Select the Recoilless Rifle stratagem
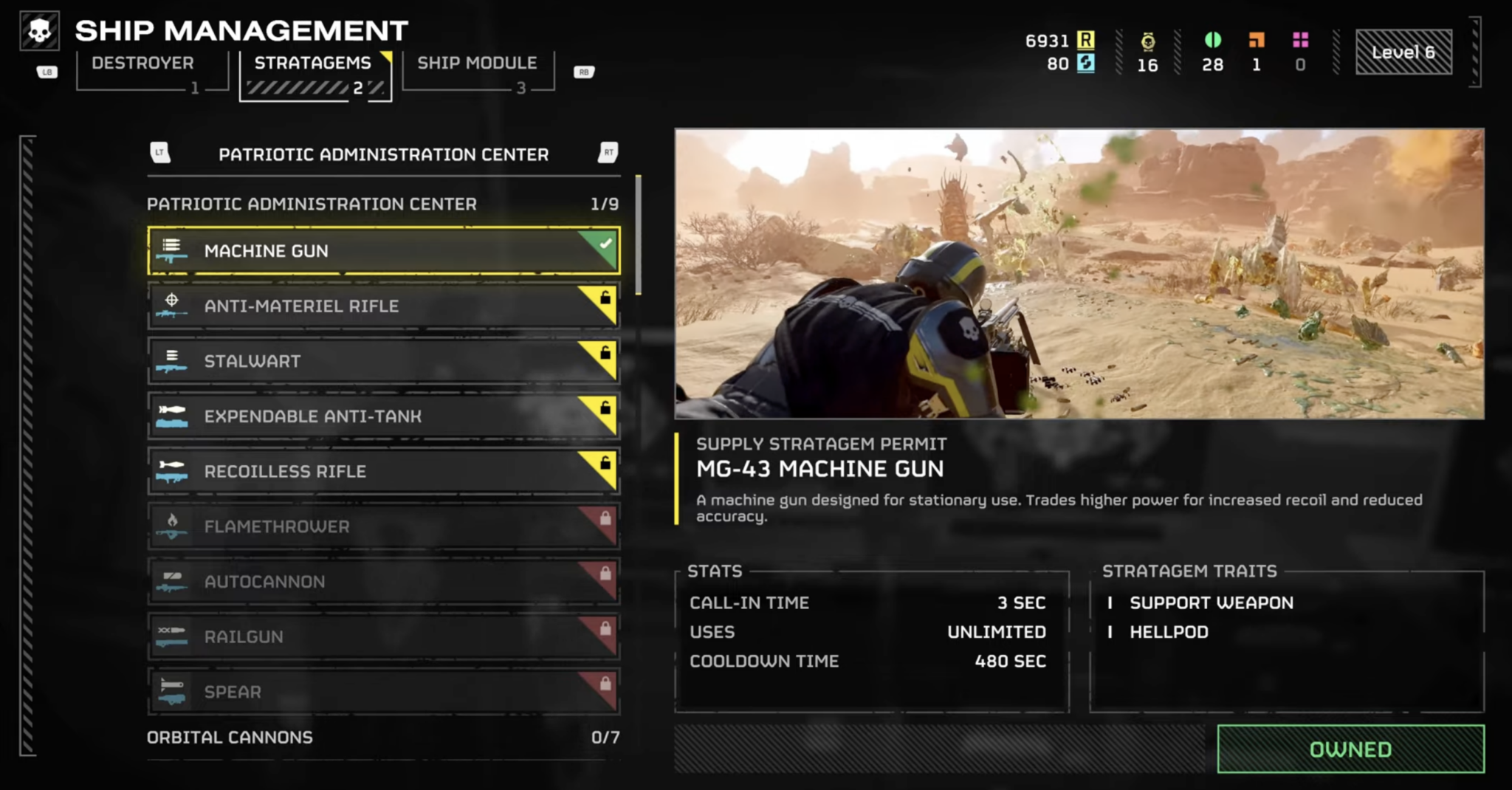 pos(383,472)
